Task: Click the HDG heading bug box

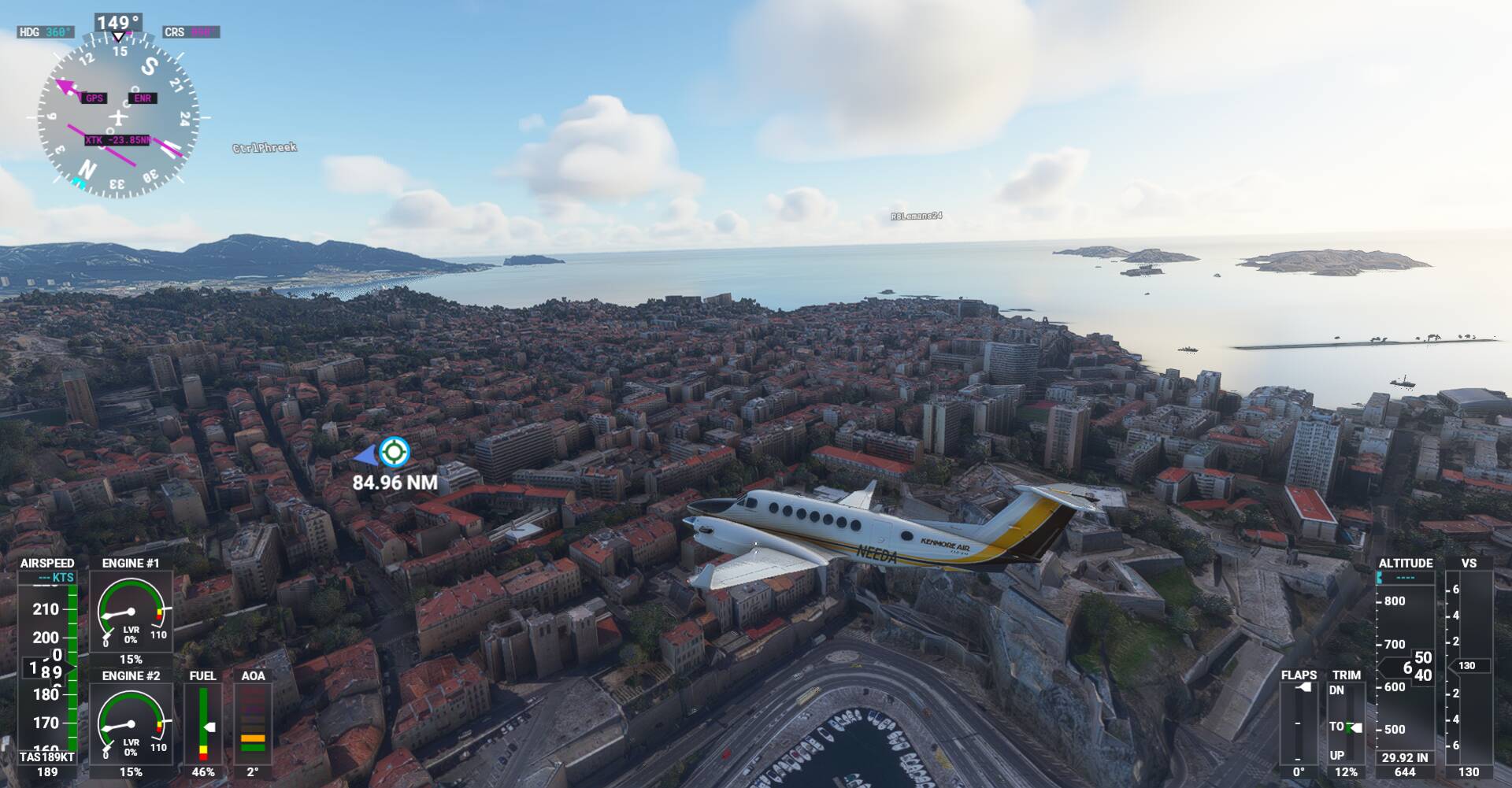Action: click(46, 32)
